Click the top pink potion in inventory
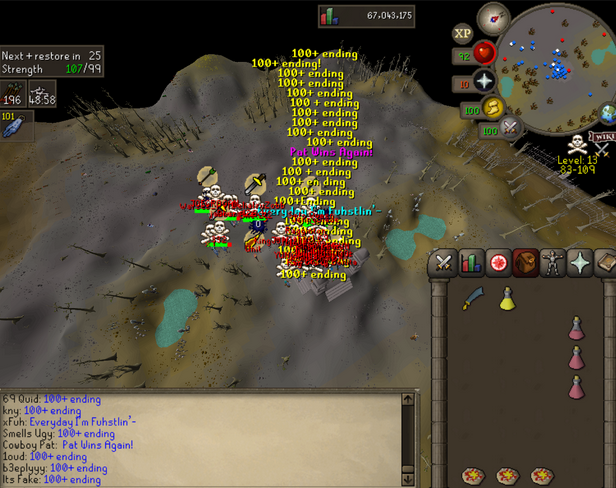The height and width of the screenshot is (488, 616). point(577,328)
